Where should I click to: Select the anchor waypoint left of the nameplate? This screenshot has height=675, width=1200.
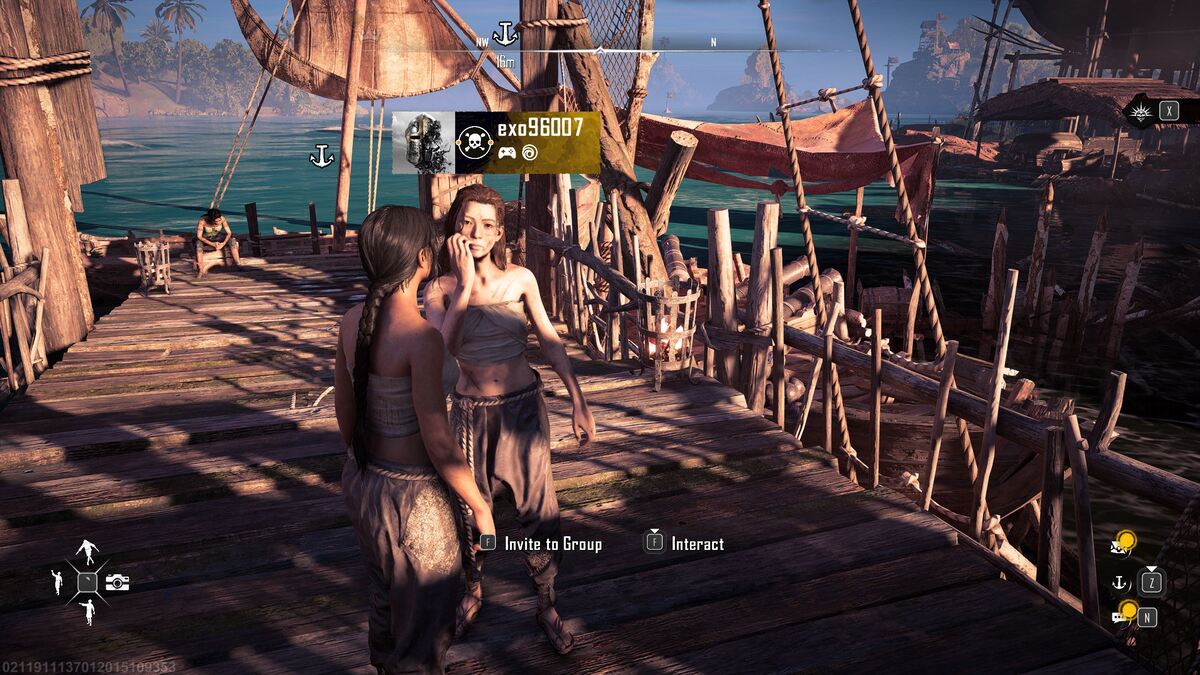click(x=321, y=156)
